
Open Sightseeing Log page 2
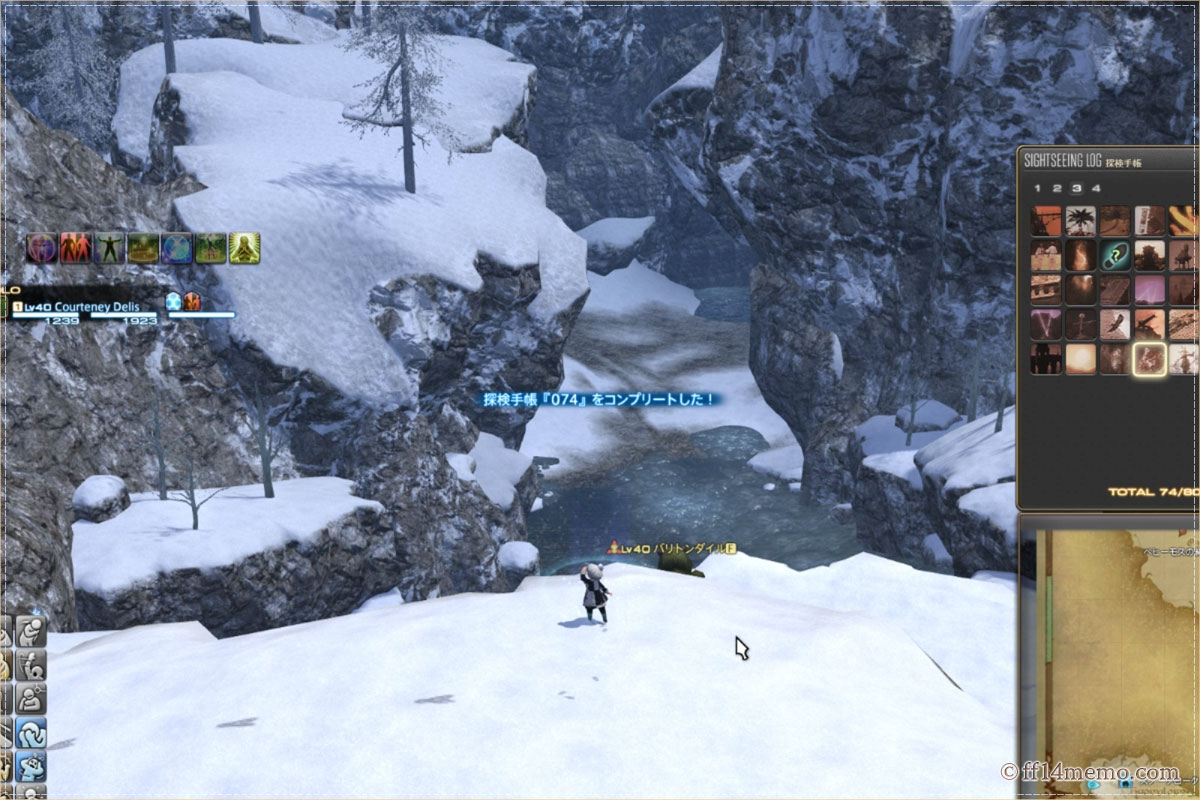pos(1057,187)
